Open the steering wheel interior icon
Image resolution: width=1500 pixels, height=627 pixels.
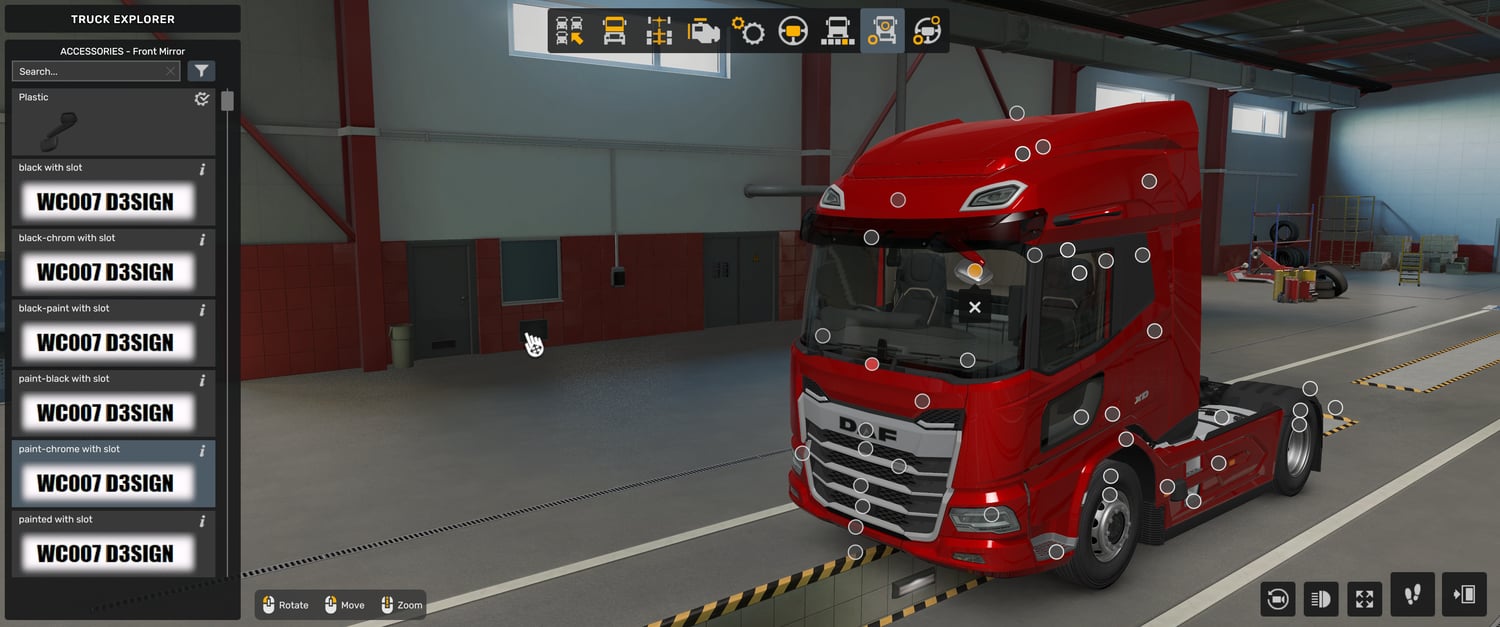793,31
